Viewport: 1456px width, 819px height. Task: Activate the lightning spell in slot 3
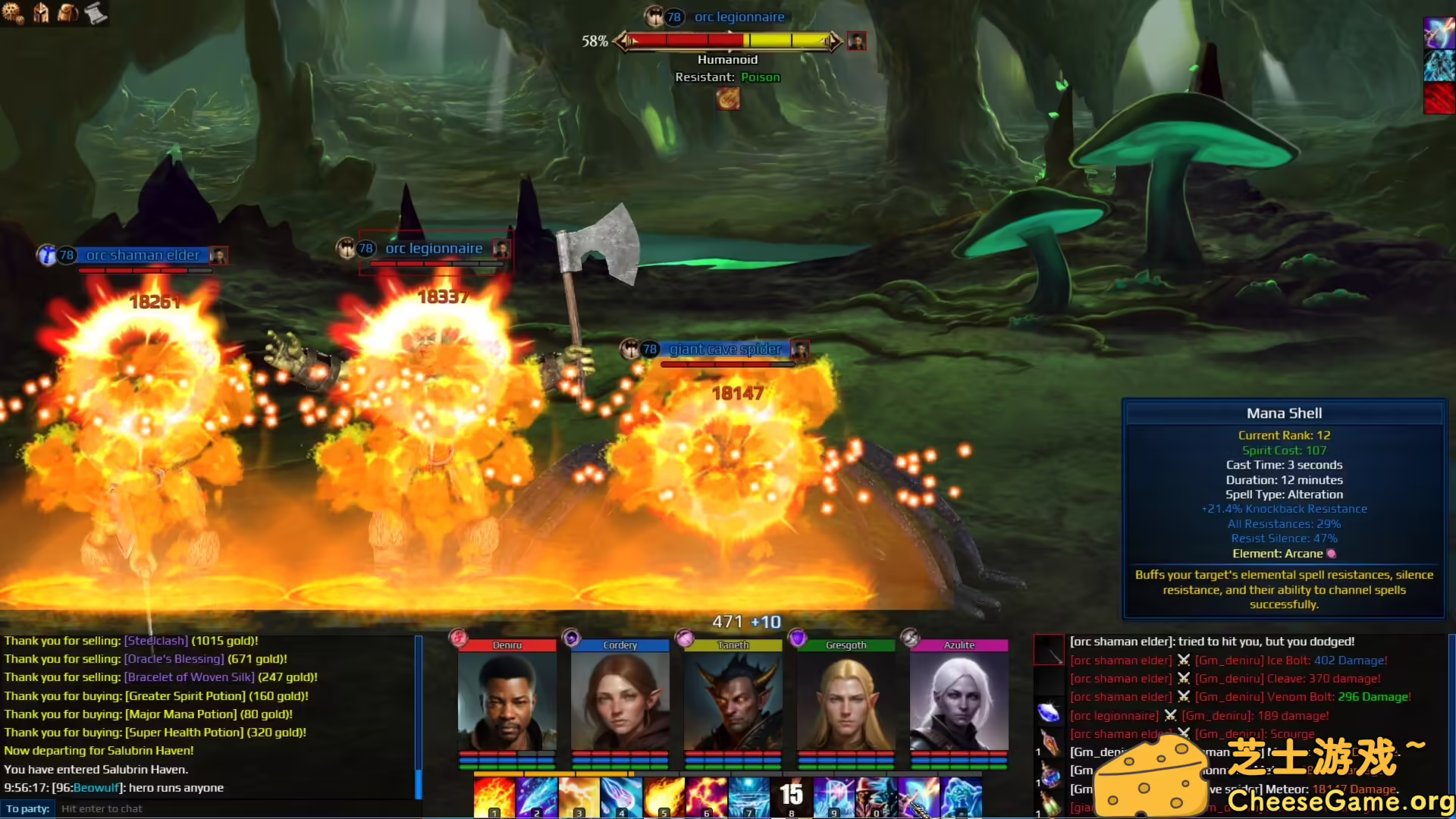tap(579, 797)
